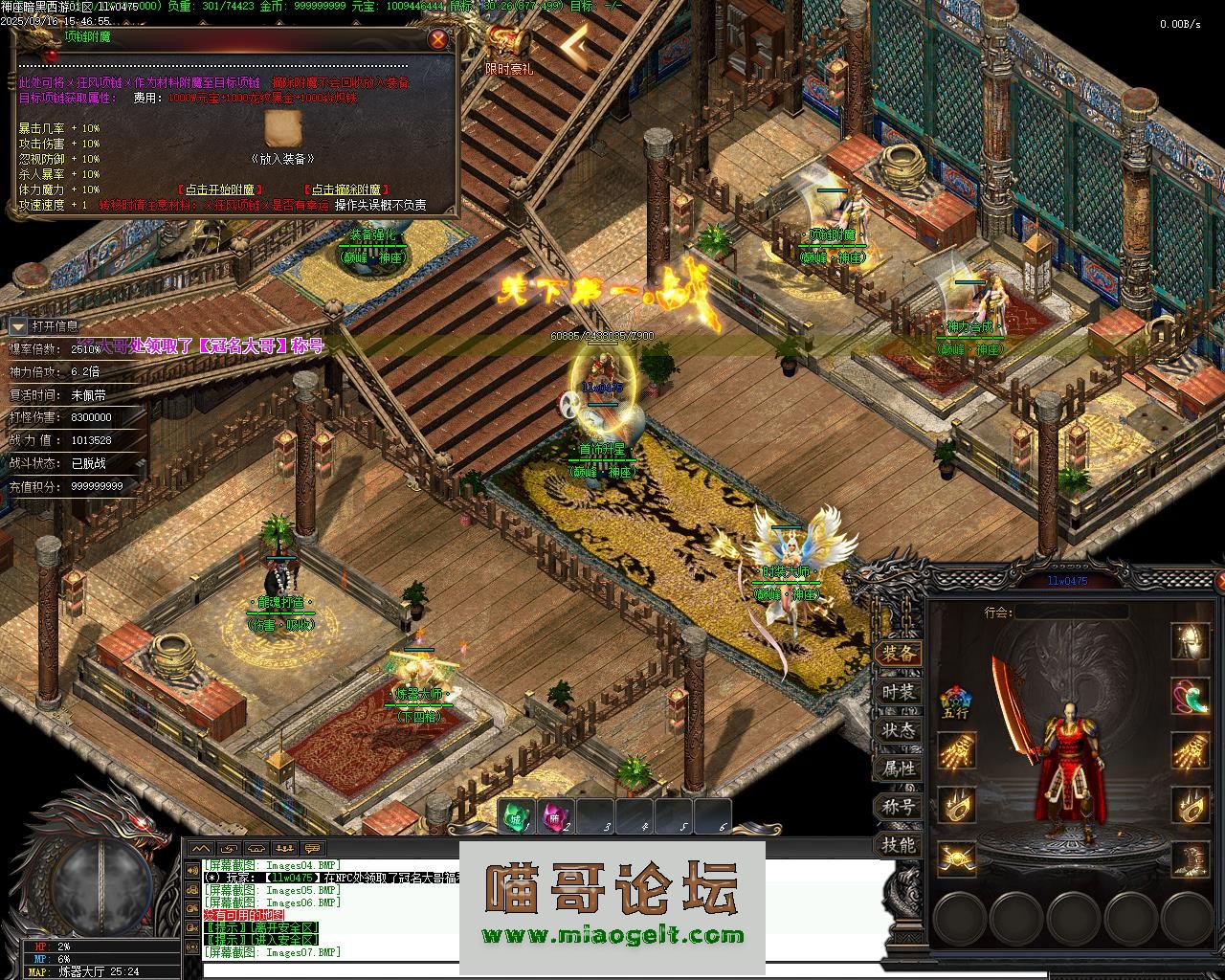Click the 点击开始附魔 start enchant link
This screenshot has width=1225, height=980.
(x=220, y=190)
